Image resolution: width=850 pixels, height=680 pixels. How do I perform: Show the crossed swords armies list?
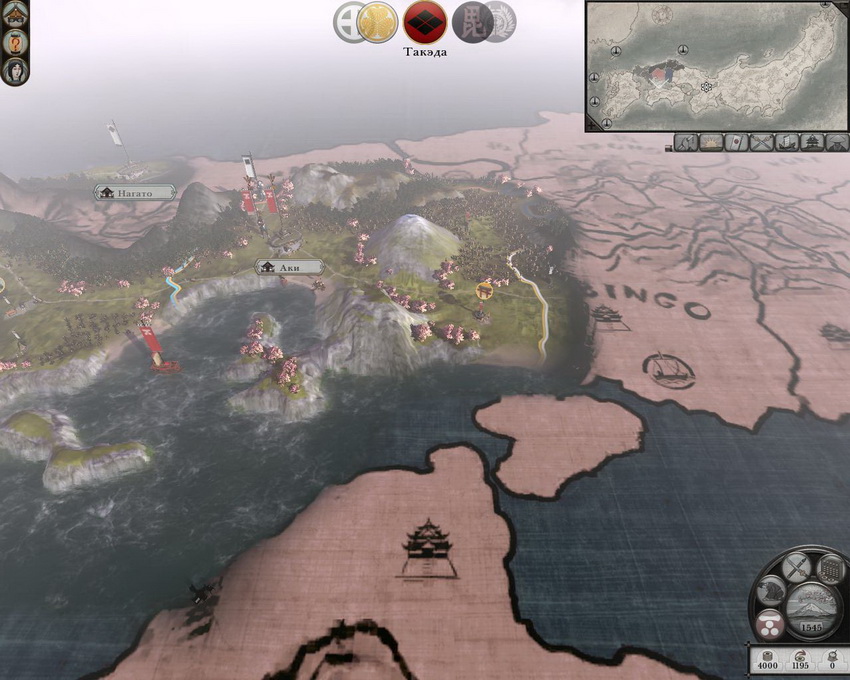coord(762,142)
